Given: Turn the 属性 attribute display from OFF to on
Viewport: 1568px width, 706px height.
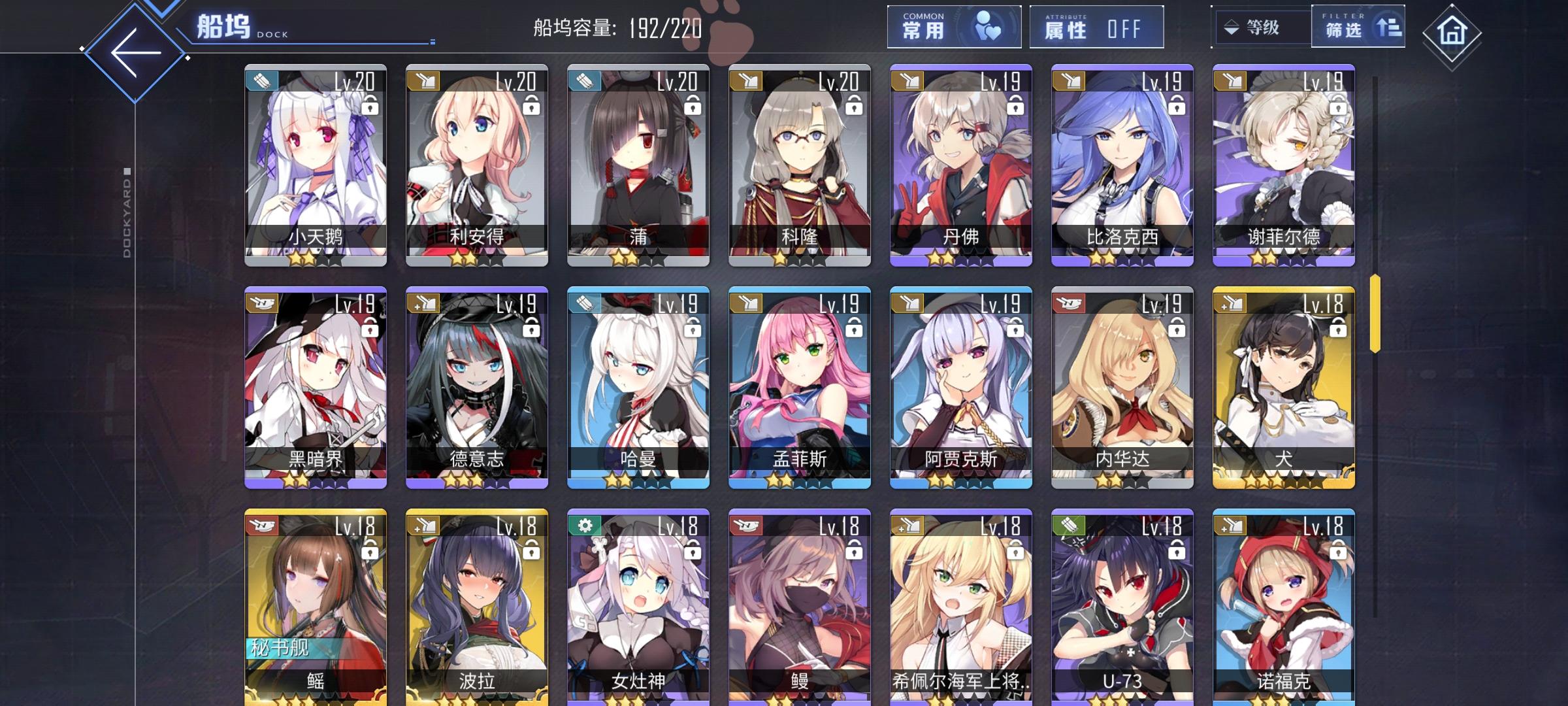Looking at the screenshot, I should 1126,28.
